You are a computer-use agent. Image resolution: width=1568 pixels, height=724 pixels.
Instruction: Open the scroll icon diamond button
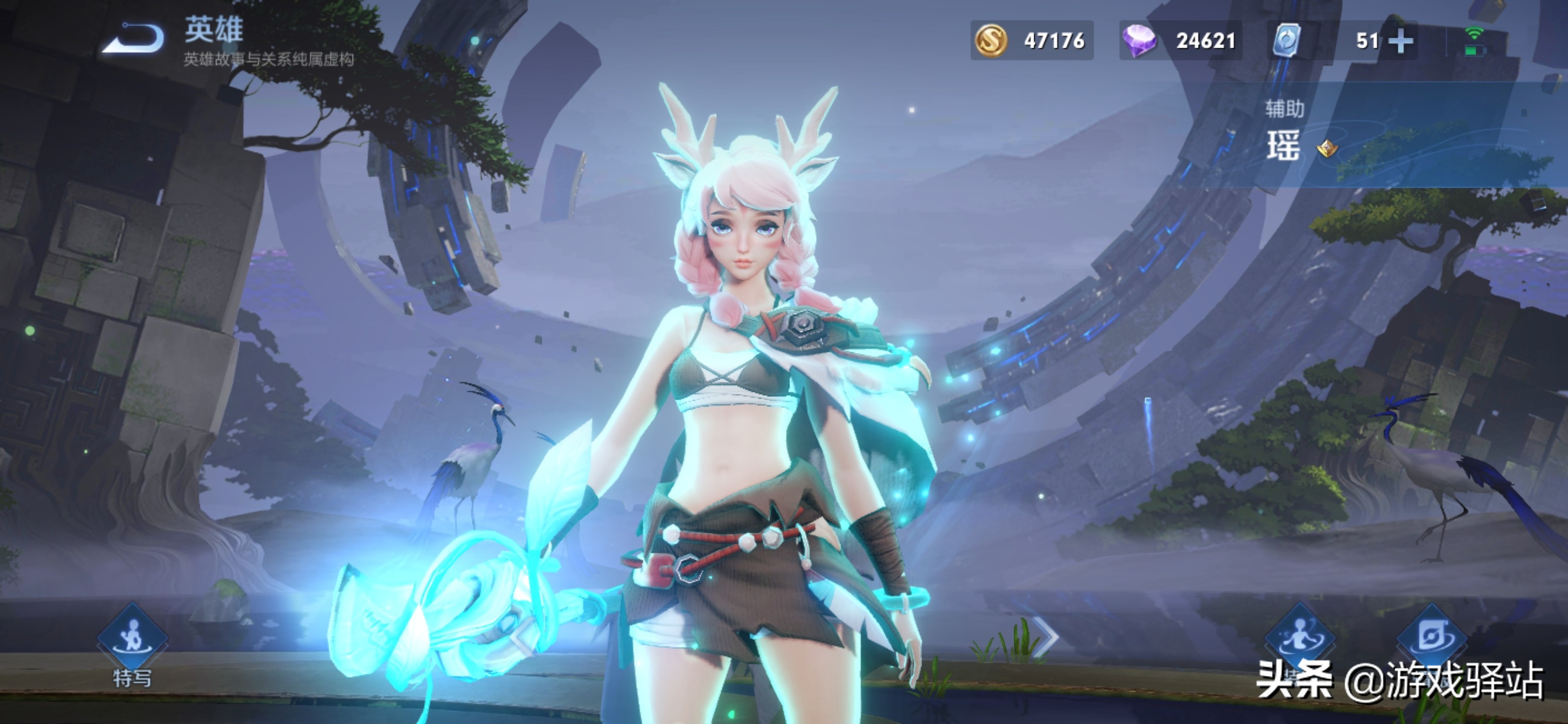(1432, 637)
